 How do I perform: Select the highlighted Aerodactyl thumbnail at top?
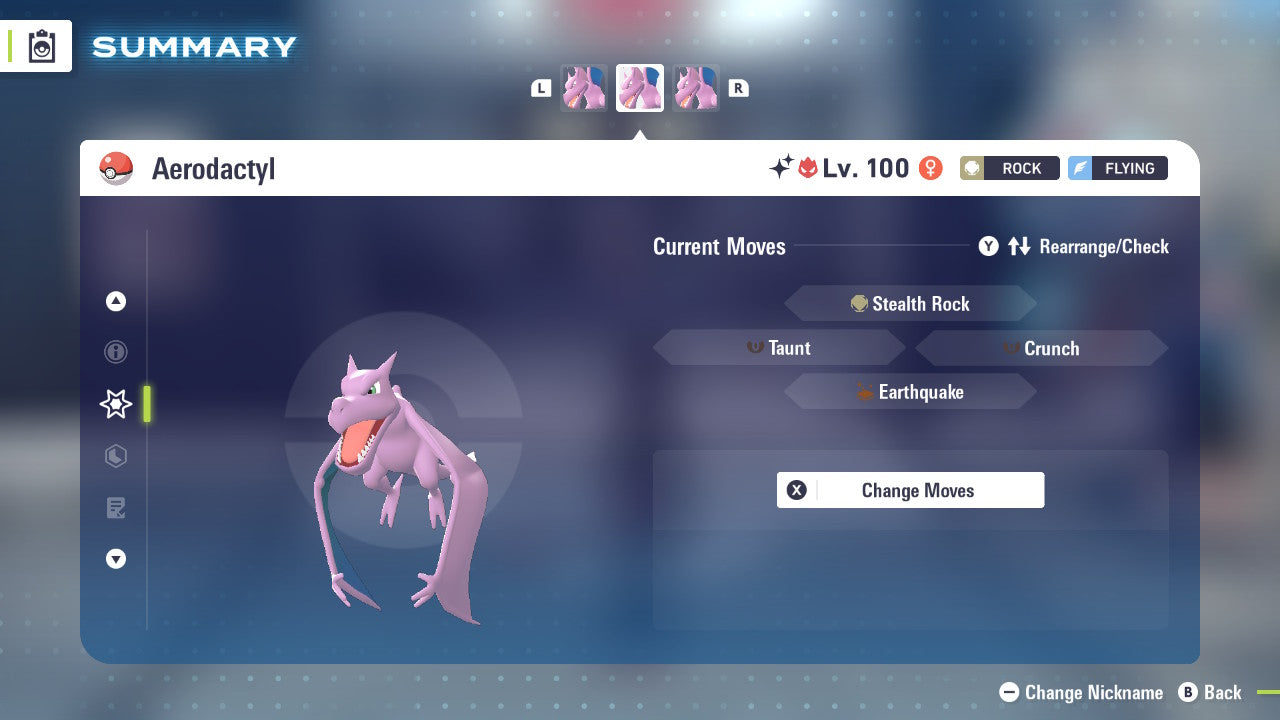639,87
